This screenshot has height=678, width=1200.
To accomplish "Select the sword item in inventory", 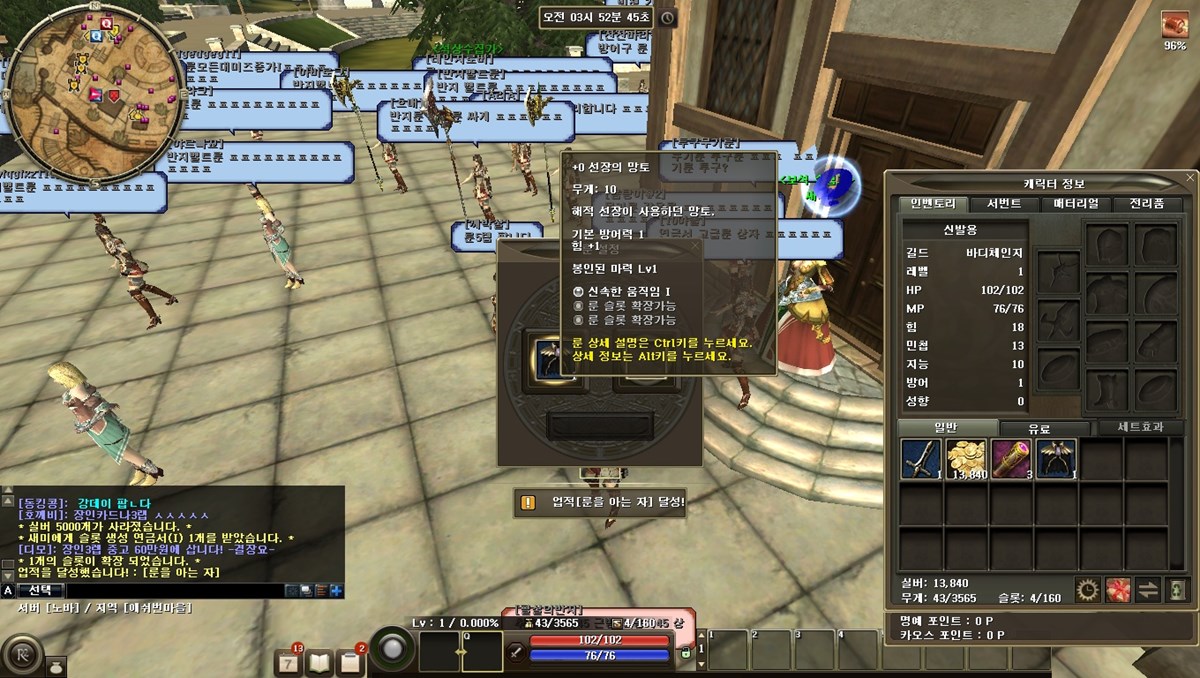I will [921, 460].
